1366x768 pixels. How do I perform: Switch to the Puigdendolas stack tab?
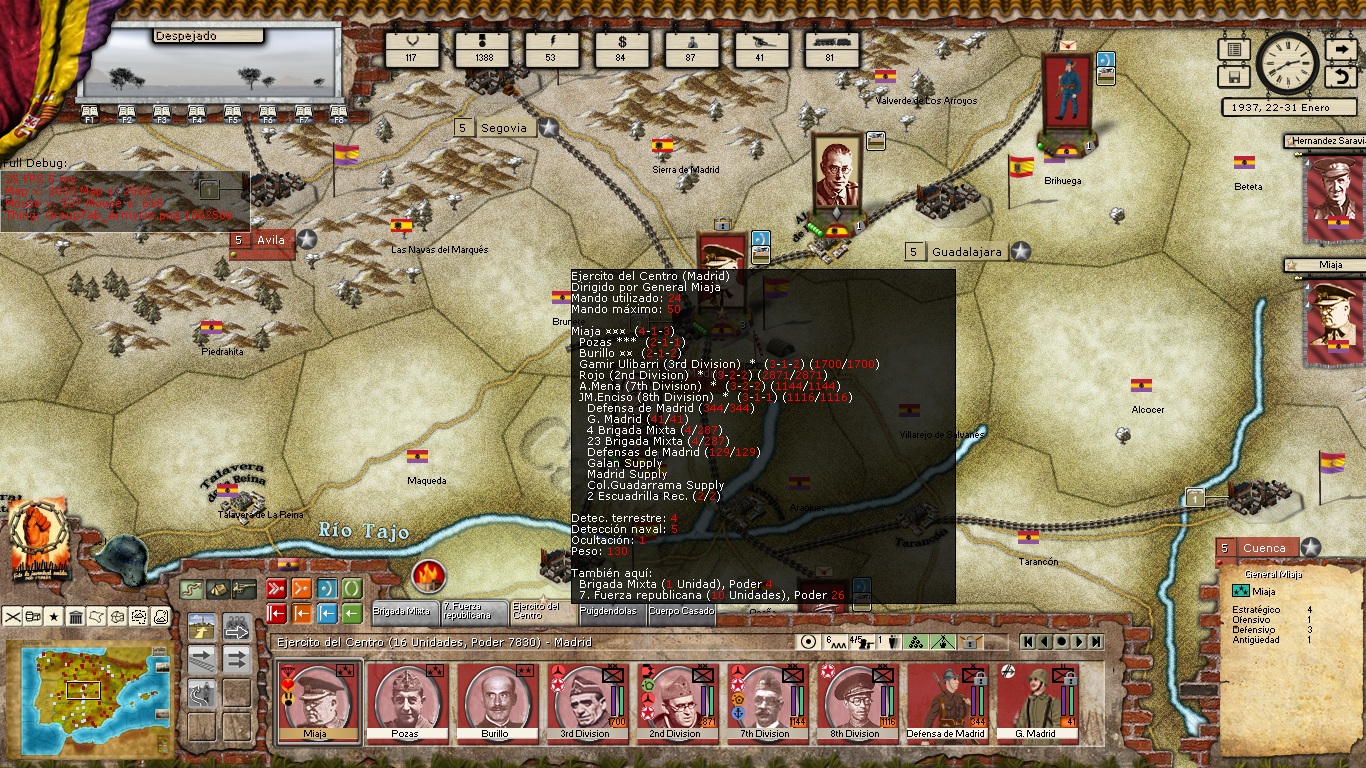[609, 611]
